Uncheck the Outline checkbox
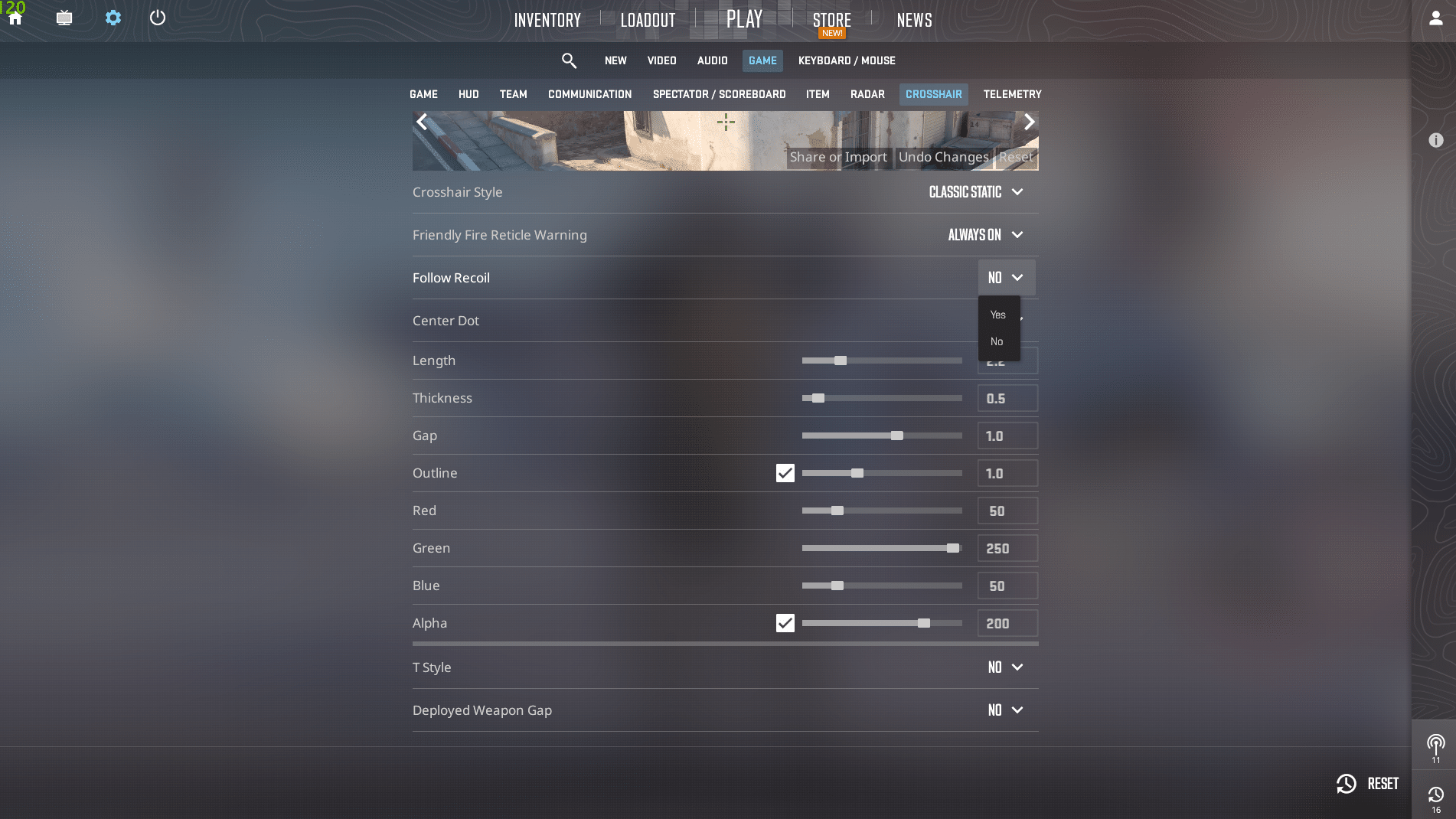The width and height of the screenshot is (1456, 819). click(x=785, y=473)
